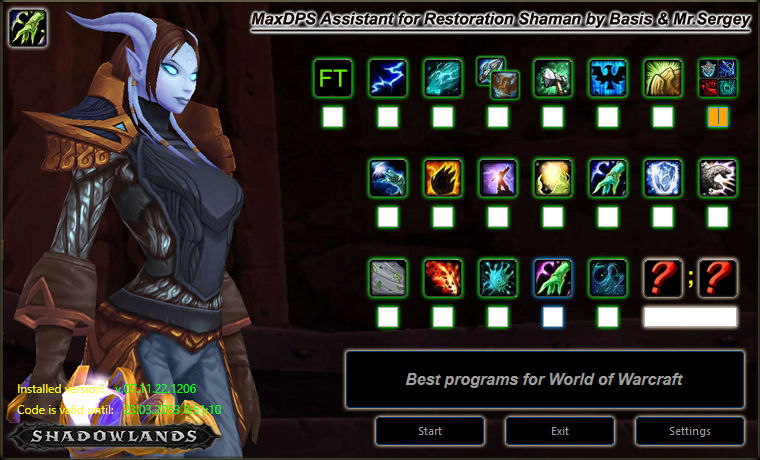760x460 pixels.
Task: Click the wide white text field
Action: (690, 317)
